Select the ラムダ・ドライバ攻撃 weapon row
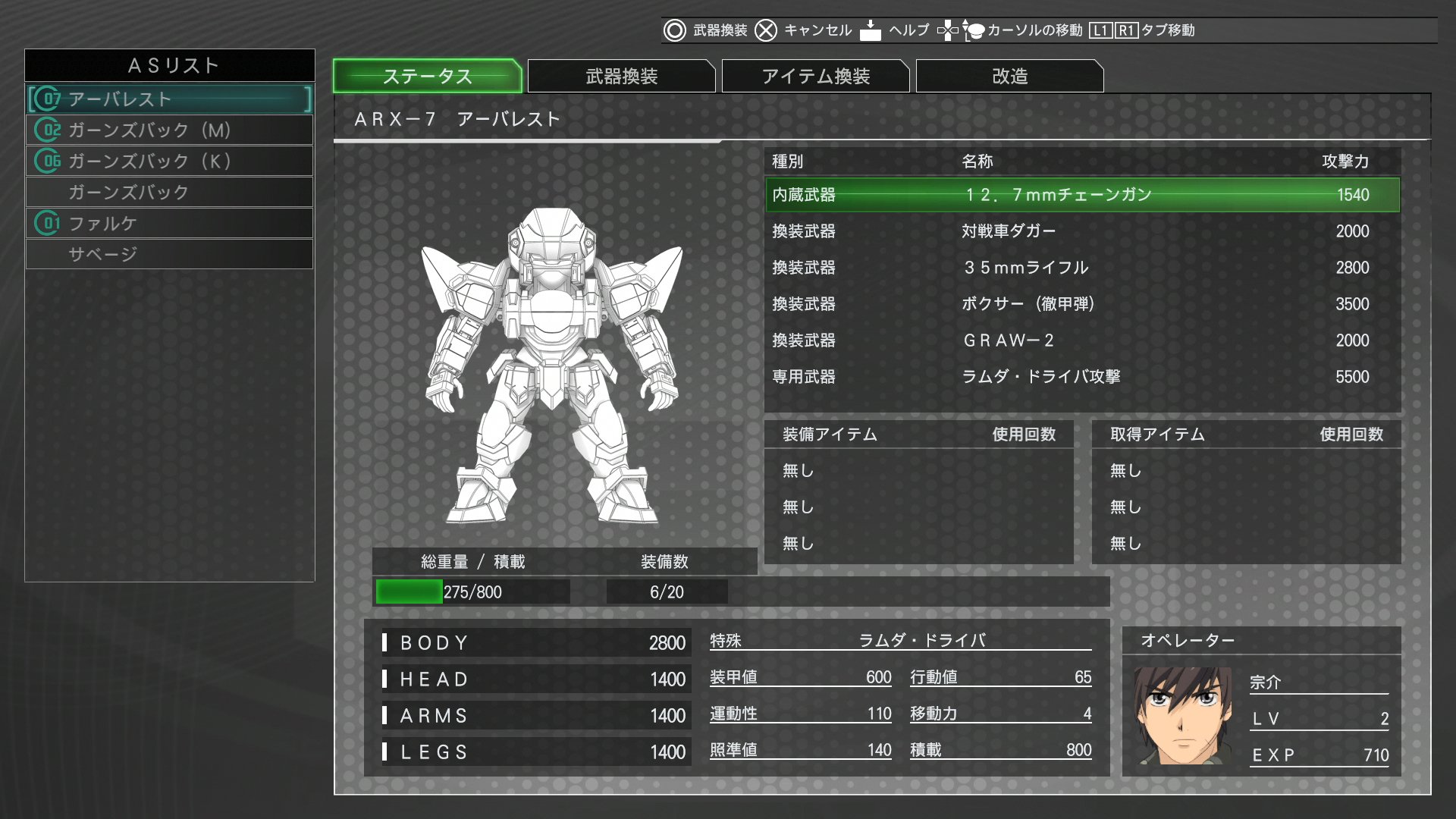Viewport: 1456px width, 819px height. pyautogui.click(x=1082, y=377)
